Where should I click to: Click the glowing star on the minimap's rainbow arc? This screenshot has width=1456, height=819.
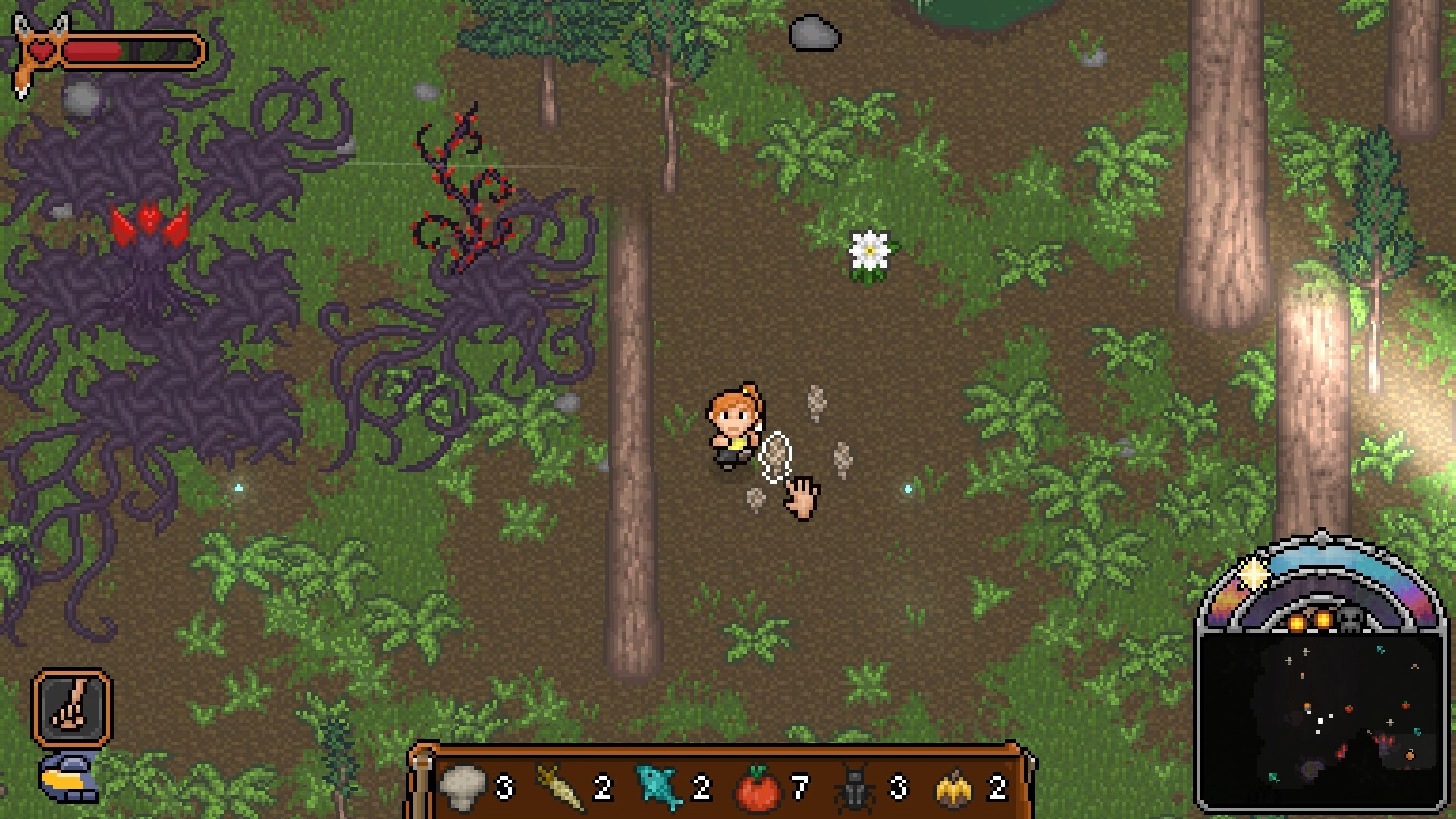1252,575
